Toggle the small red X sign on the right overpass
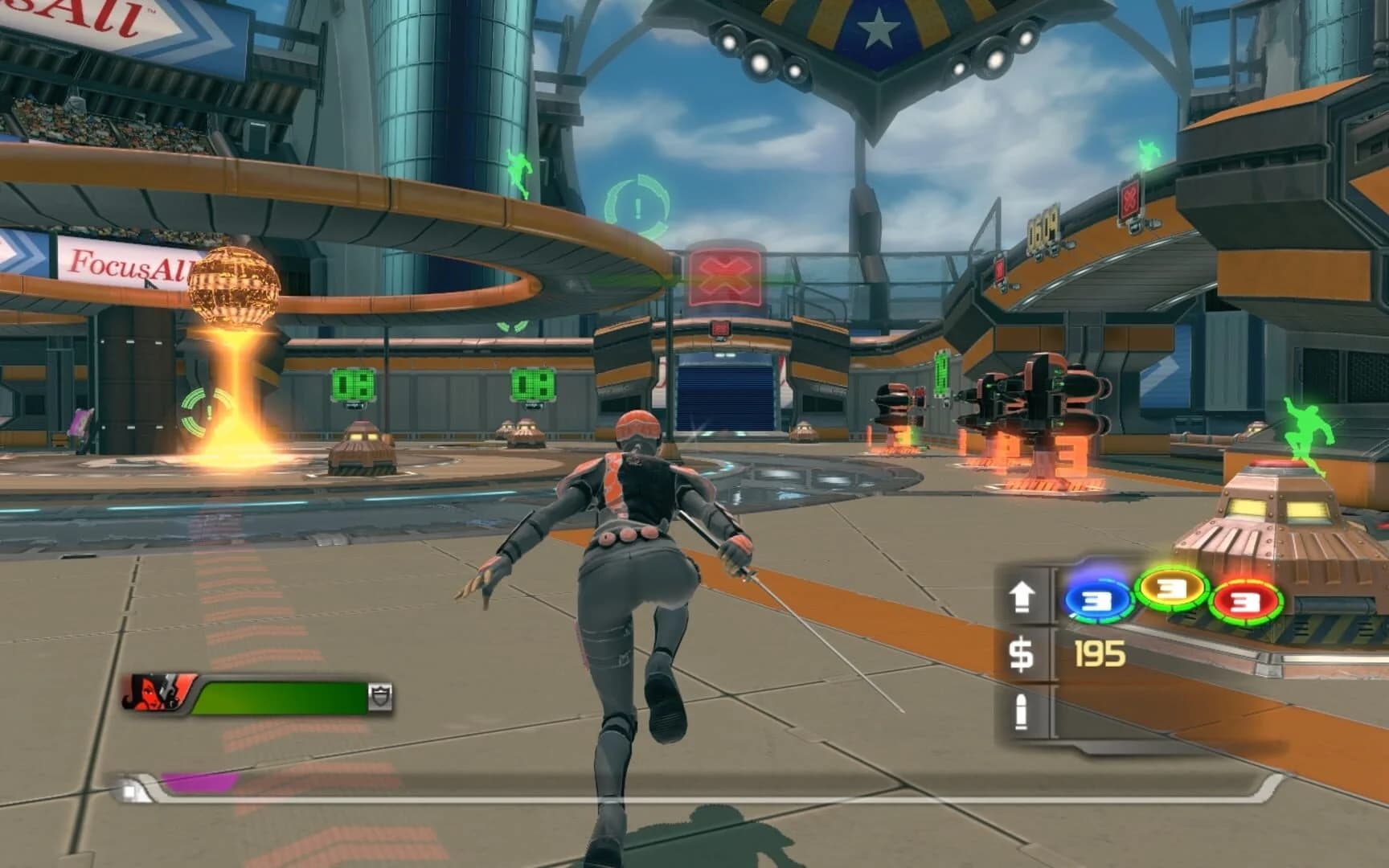1389x868 pixels. click(1131, 199)
